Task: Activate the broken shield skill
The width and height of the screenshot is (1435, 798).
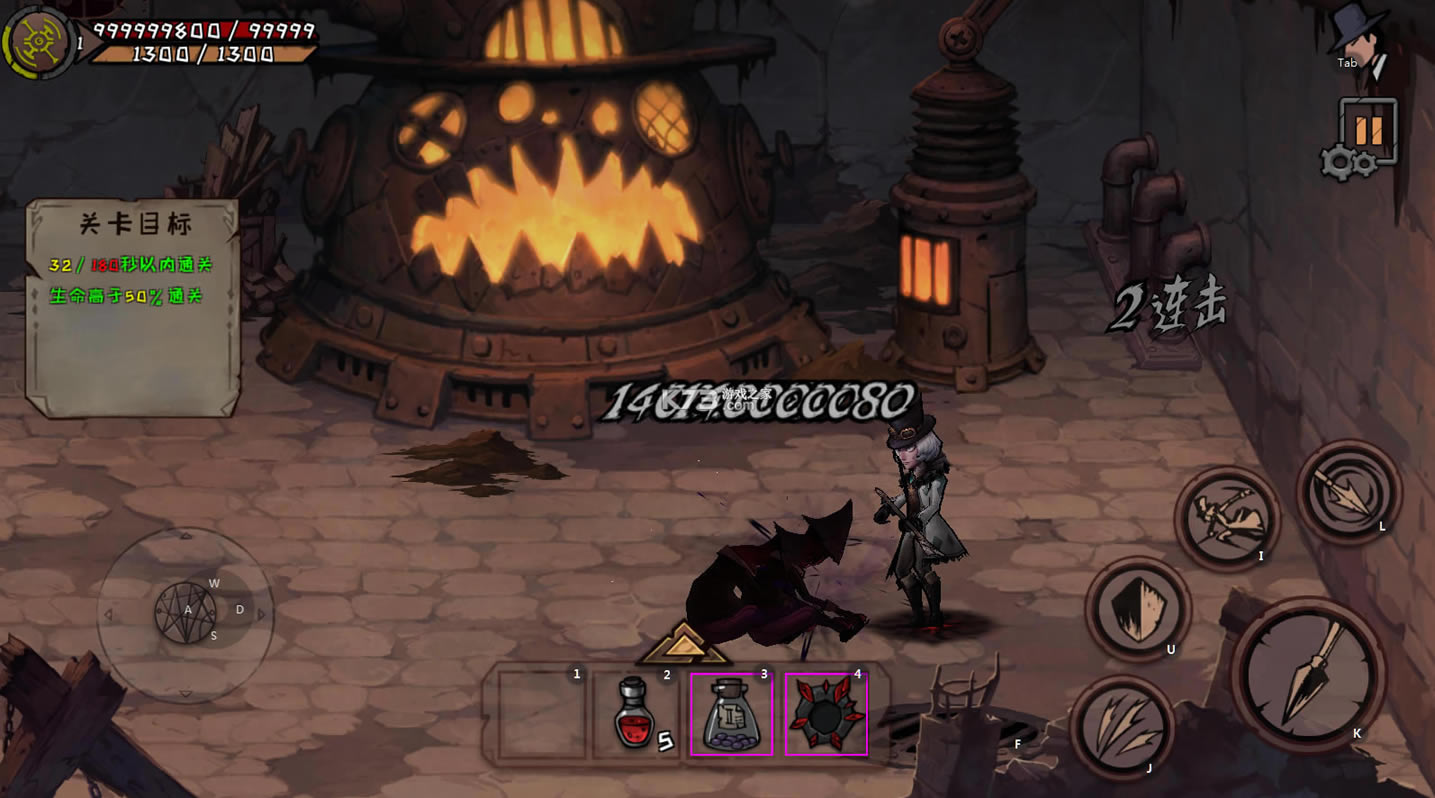Action: point(1137,609)
